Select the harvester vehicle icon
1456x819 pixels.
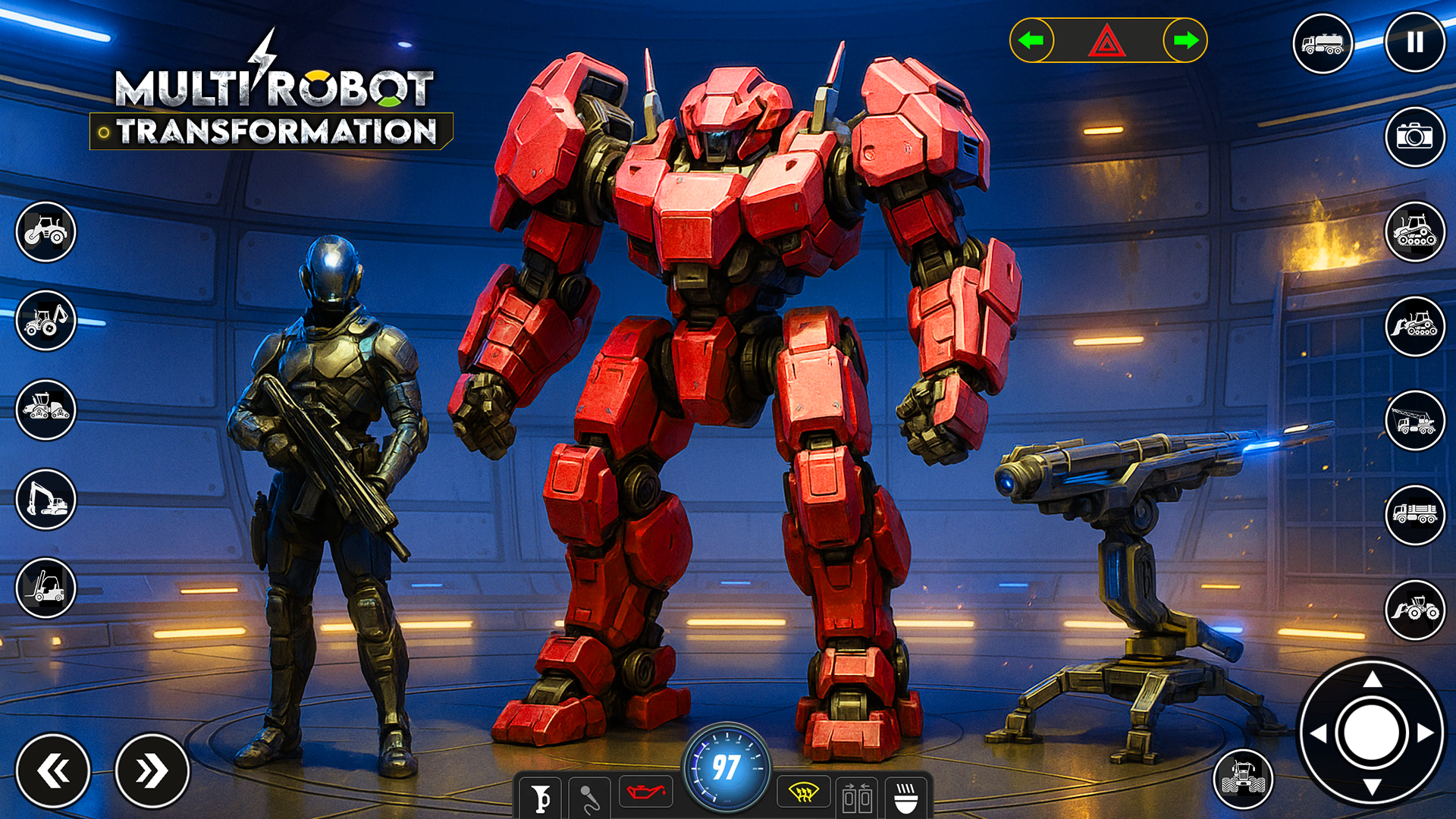(x=45, y=409)
